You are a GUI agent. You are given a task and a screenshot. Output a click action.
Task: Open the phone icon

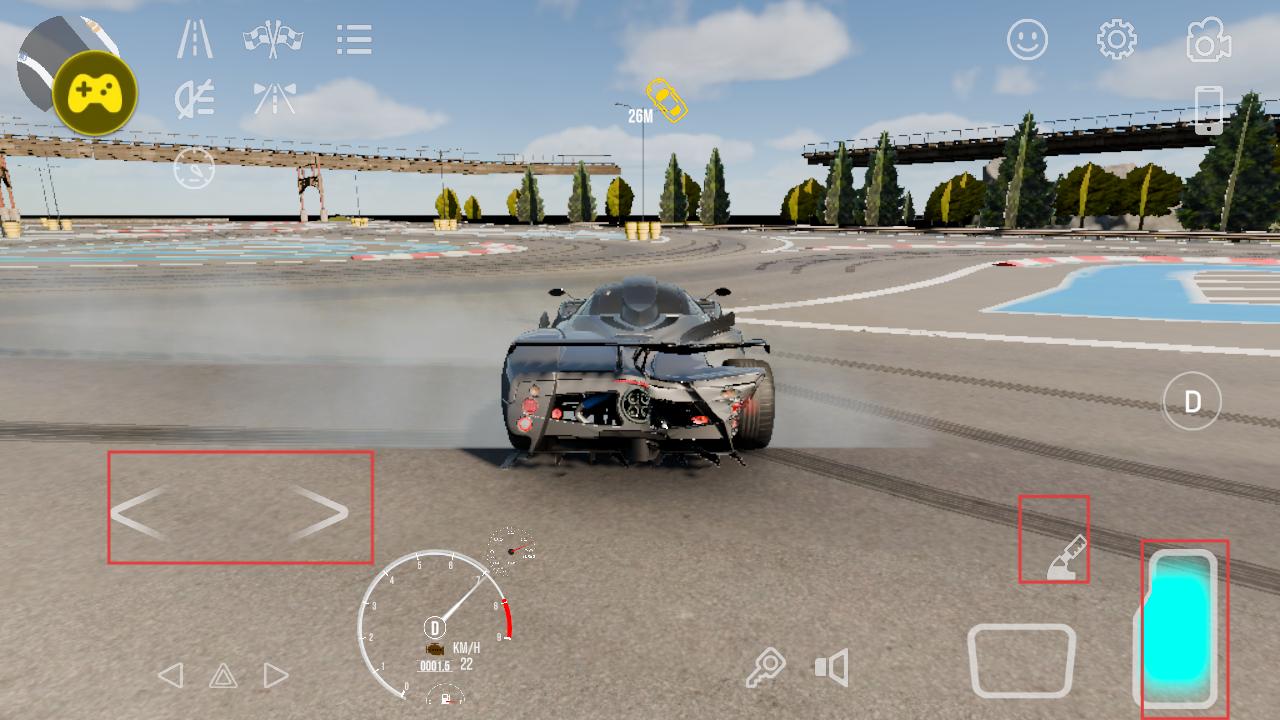1208,109
